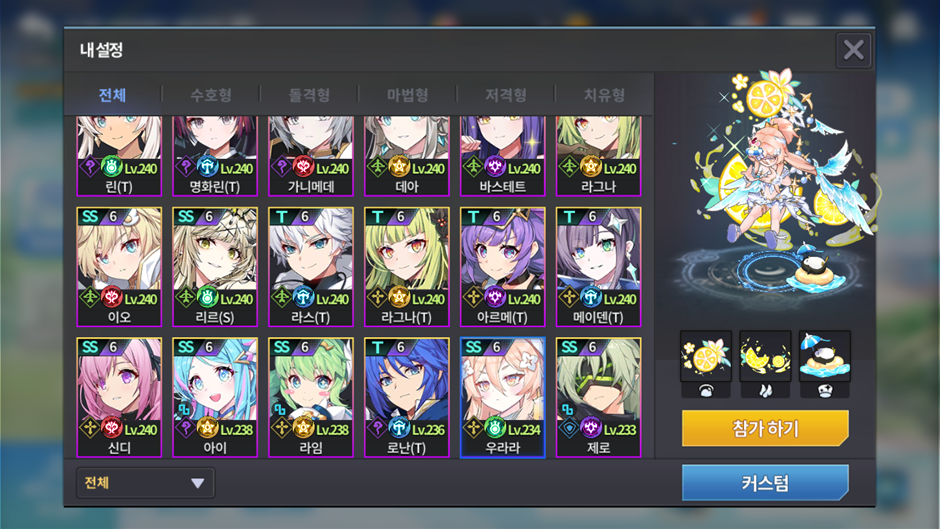Switch to the 수호형 tab
This screenshot has width=940, height=529.
point(211,95)
